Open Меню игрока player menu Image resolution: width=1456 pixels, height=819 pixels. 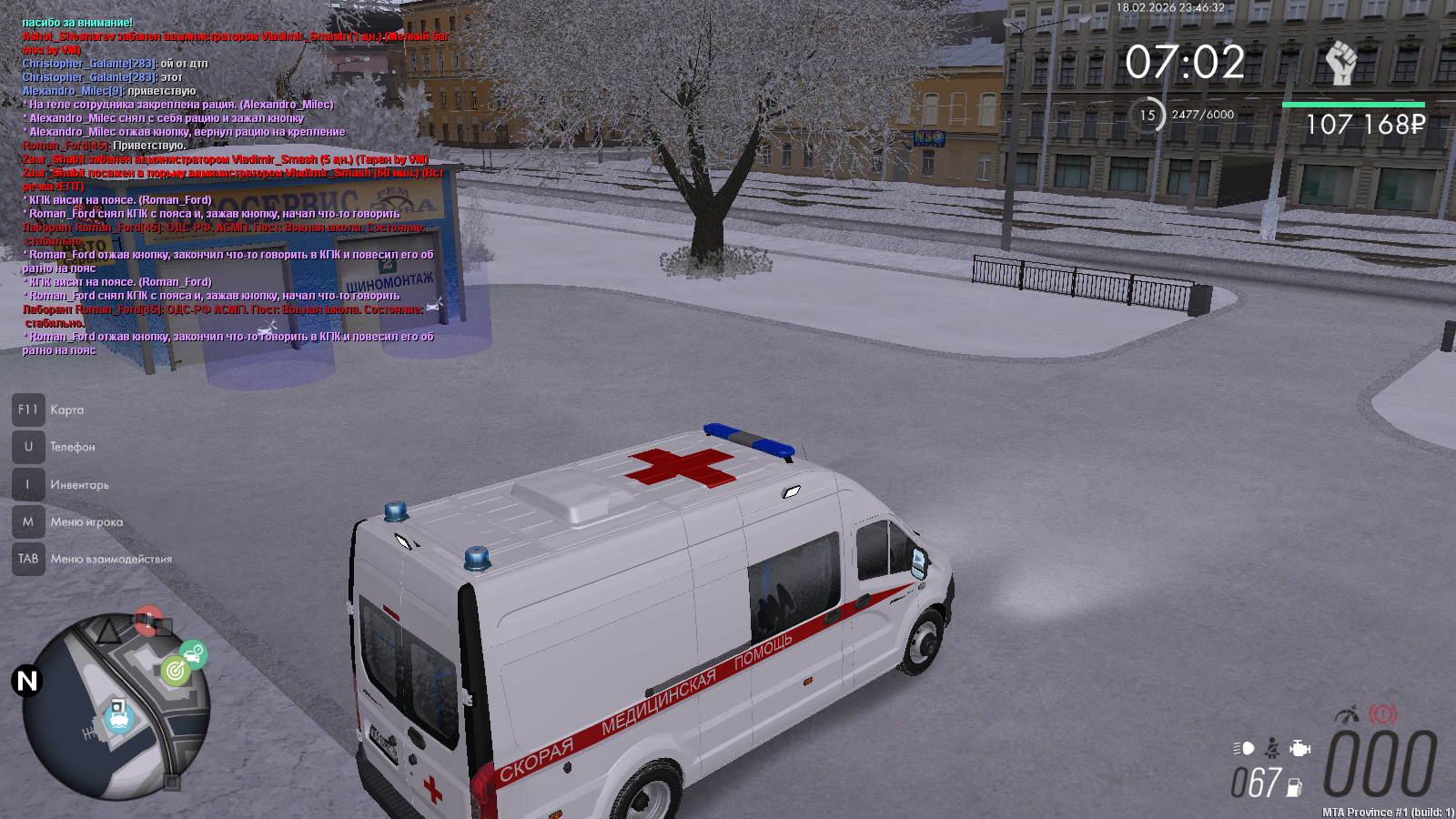(29, 521)
